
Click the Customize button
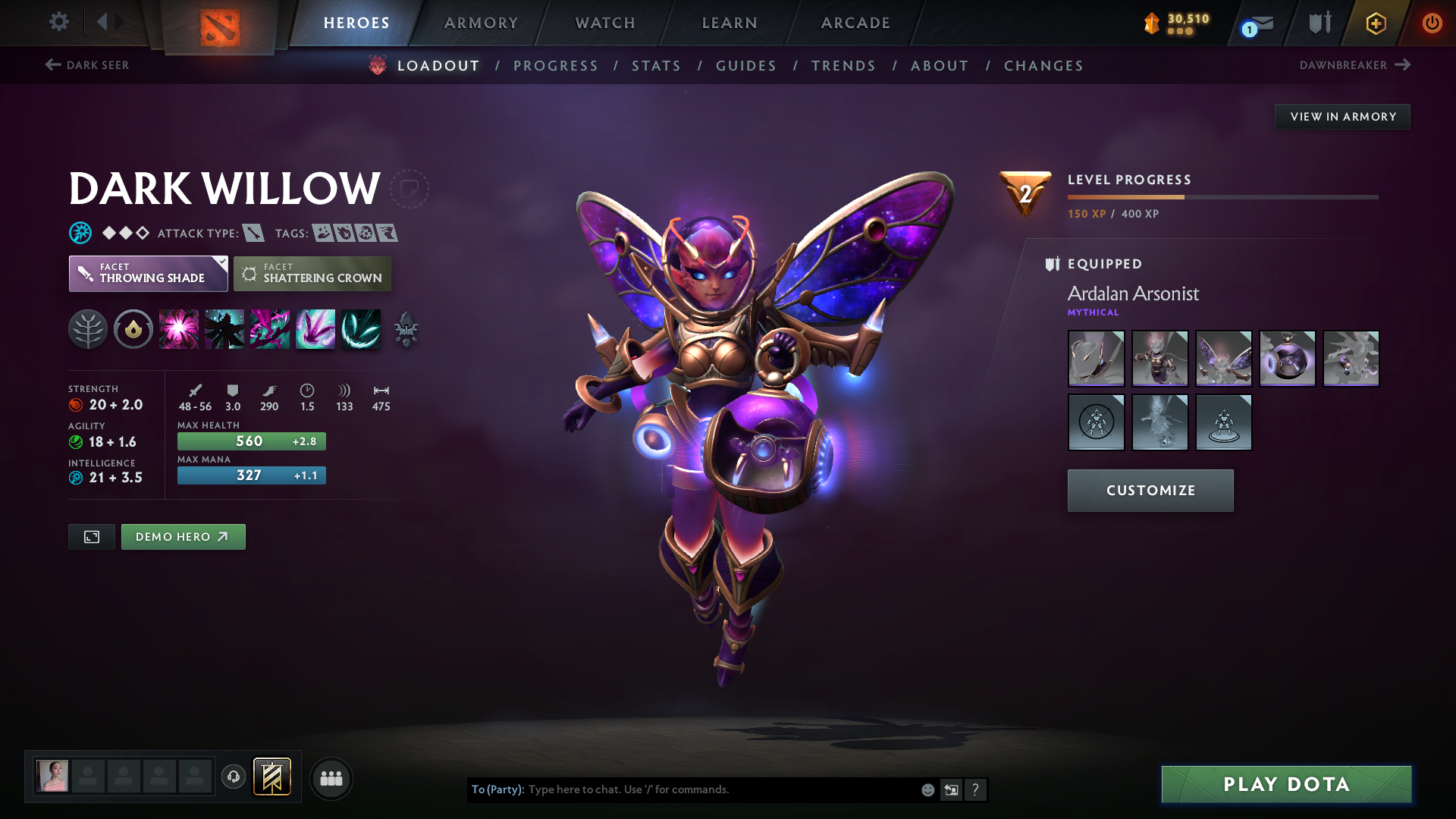(1150, 491)
